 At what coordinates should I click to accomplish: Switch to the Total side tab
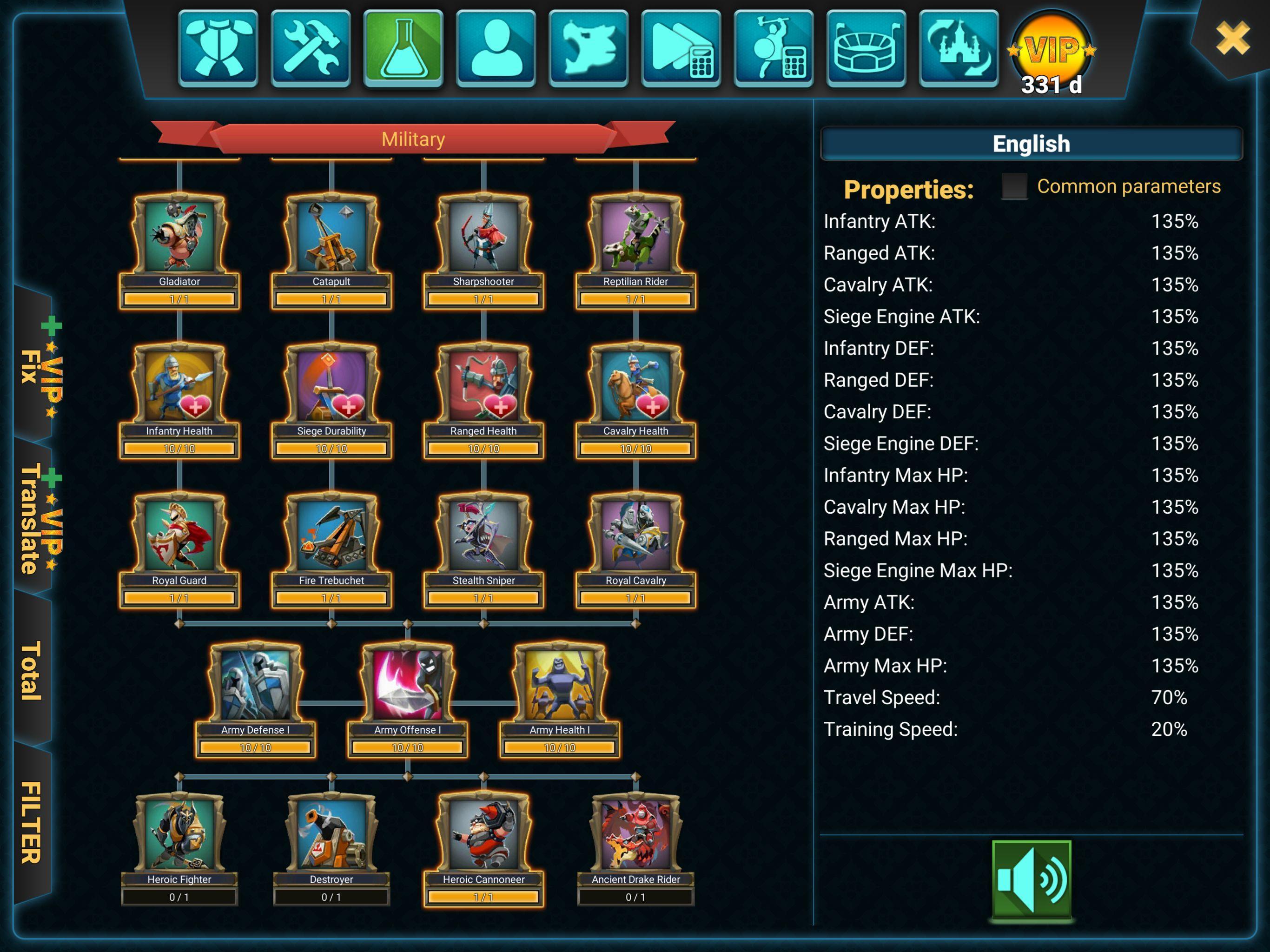point(32,671)
